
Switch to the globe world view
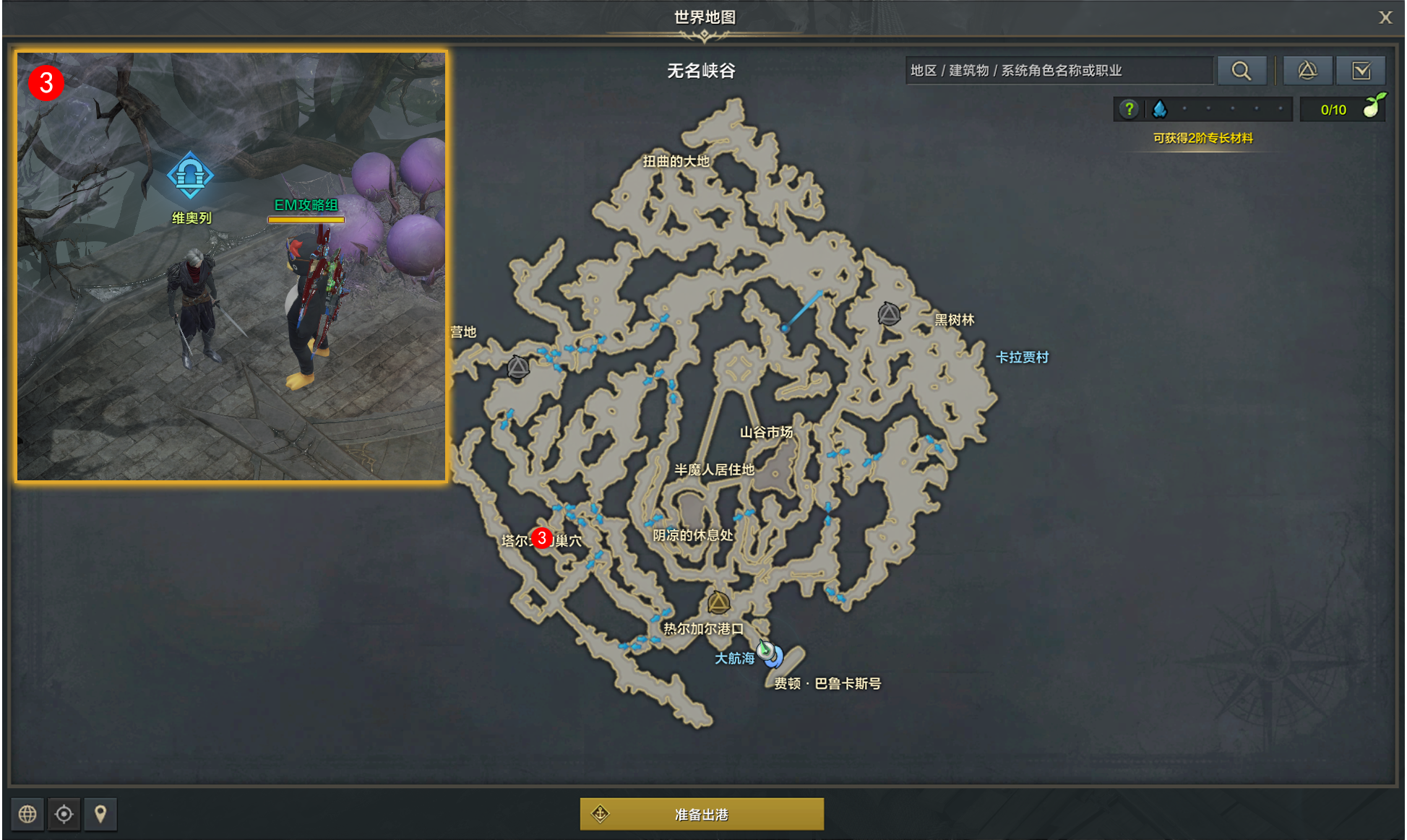(27, 814)
